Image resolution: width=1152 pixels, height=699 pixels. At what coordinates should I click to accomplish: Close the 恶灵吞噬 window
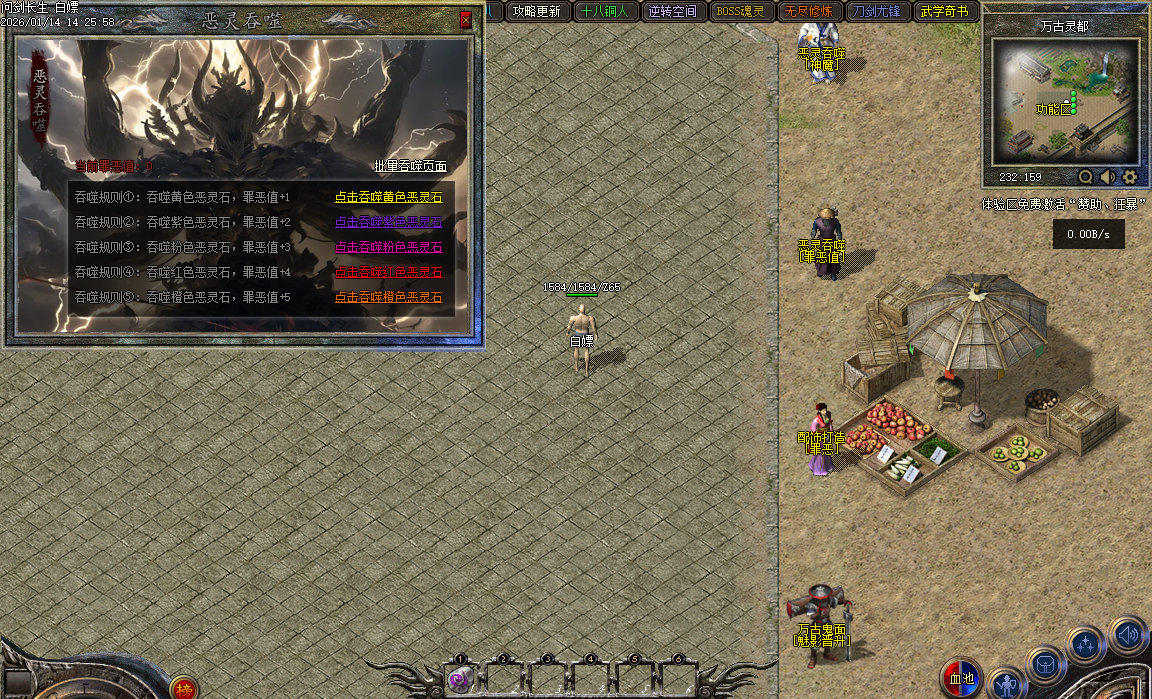pos(466,20)
